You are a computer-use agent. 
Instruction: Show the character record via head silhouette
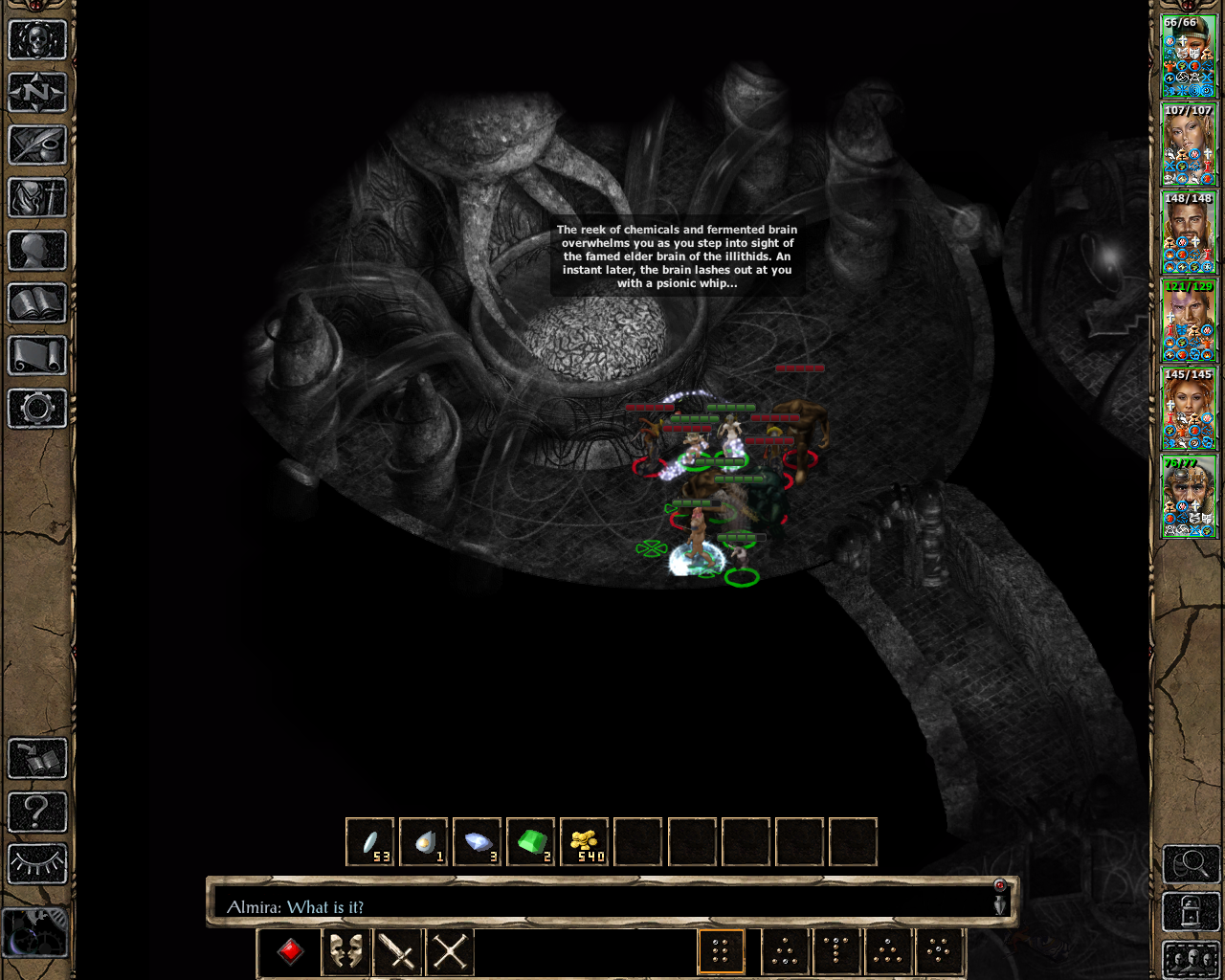[x=37, y=251]
